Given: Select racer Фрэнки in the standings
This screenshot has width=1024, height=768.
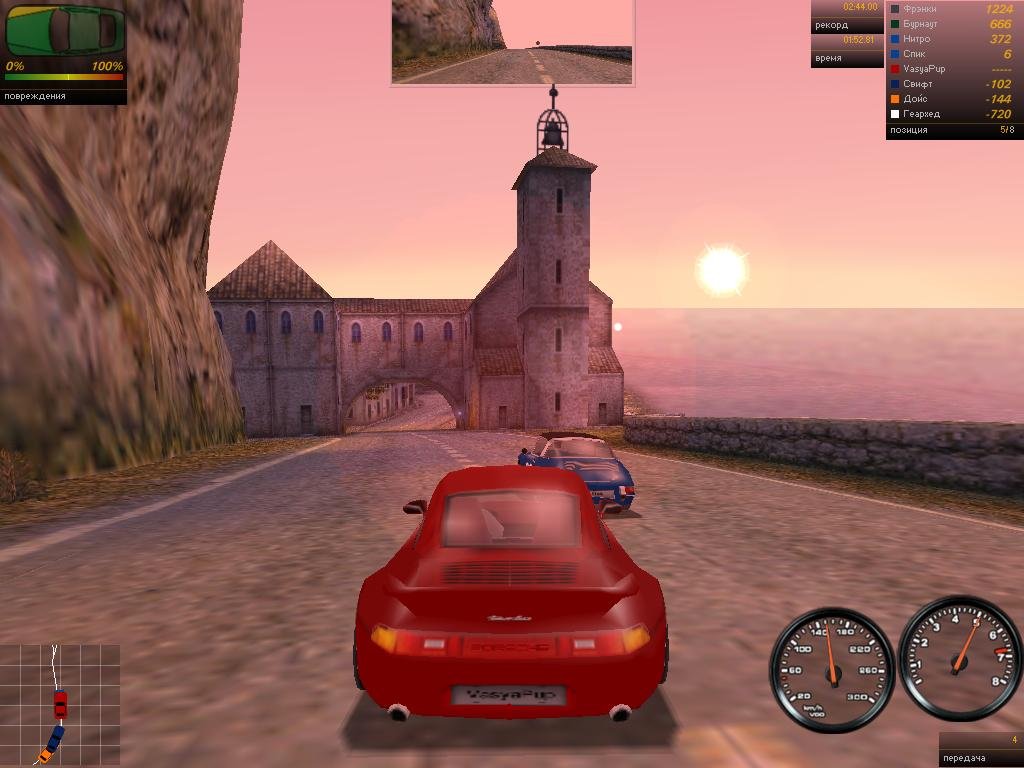Looking at the screenshot, I should click(x=952, y=9).
